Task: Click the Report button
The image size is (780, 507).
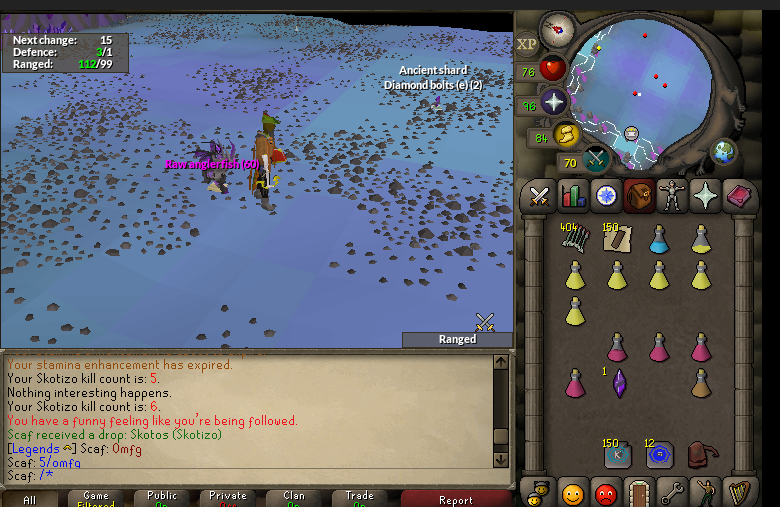Action: coord(455,499)
